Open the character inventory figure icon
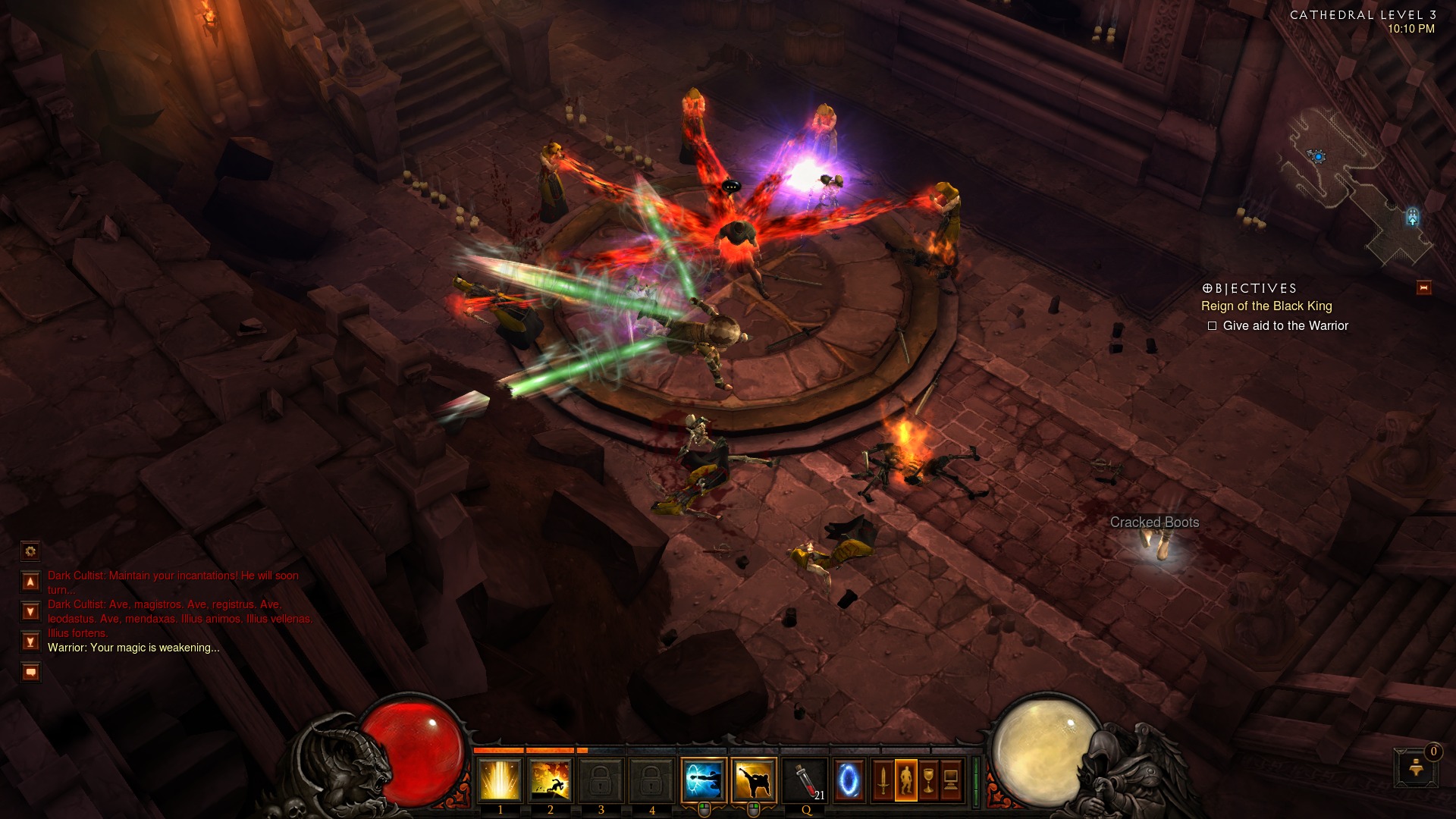 (x=905, y=780)
